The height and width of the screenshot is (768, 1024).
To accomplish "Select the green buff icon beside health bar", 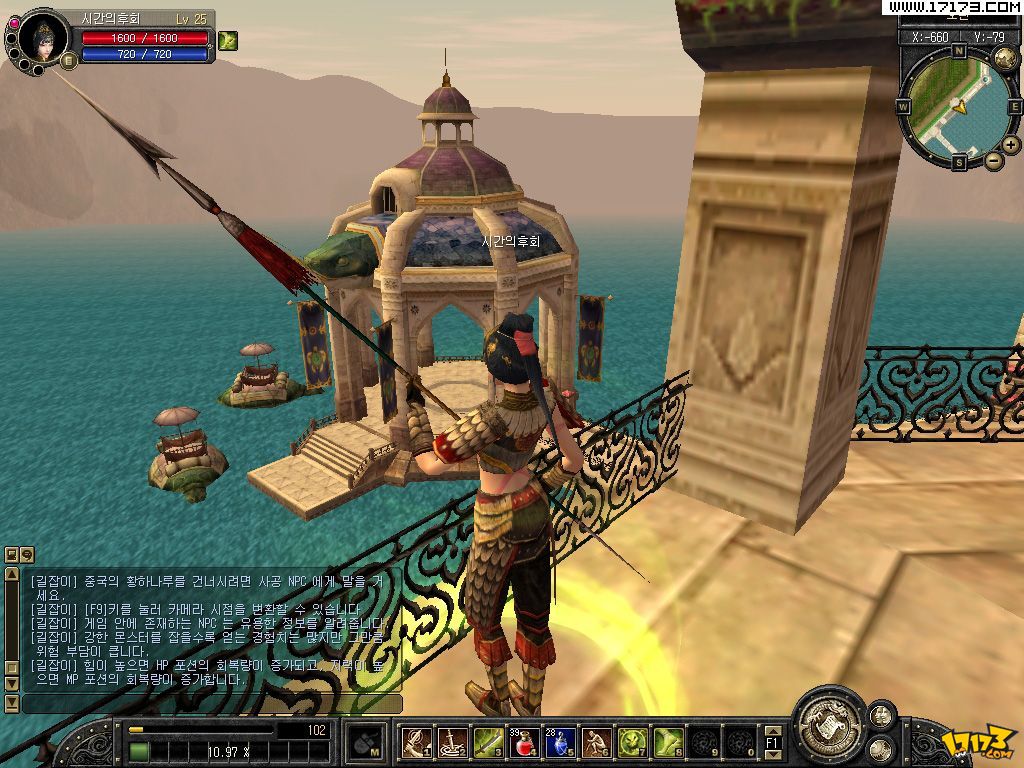I will point(228,40).
